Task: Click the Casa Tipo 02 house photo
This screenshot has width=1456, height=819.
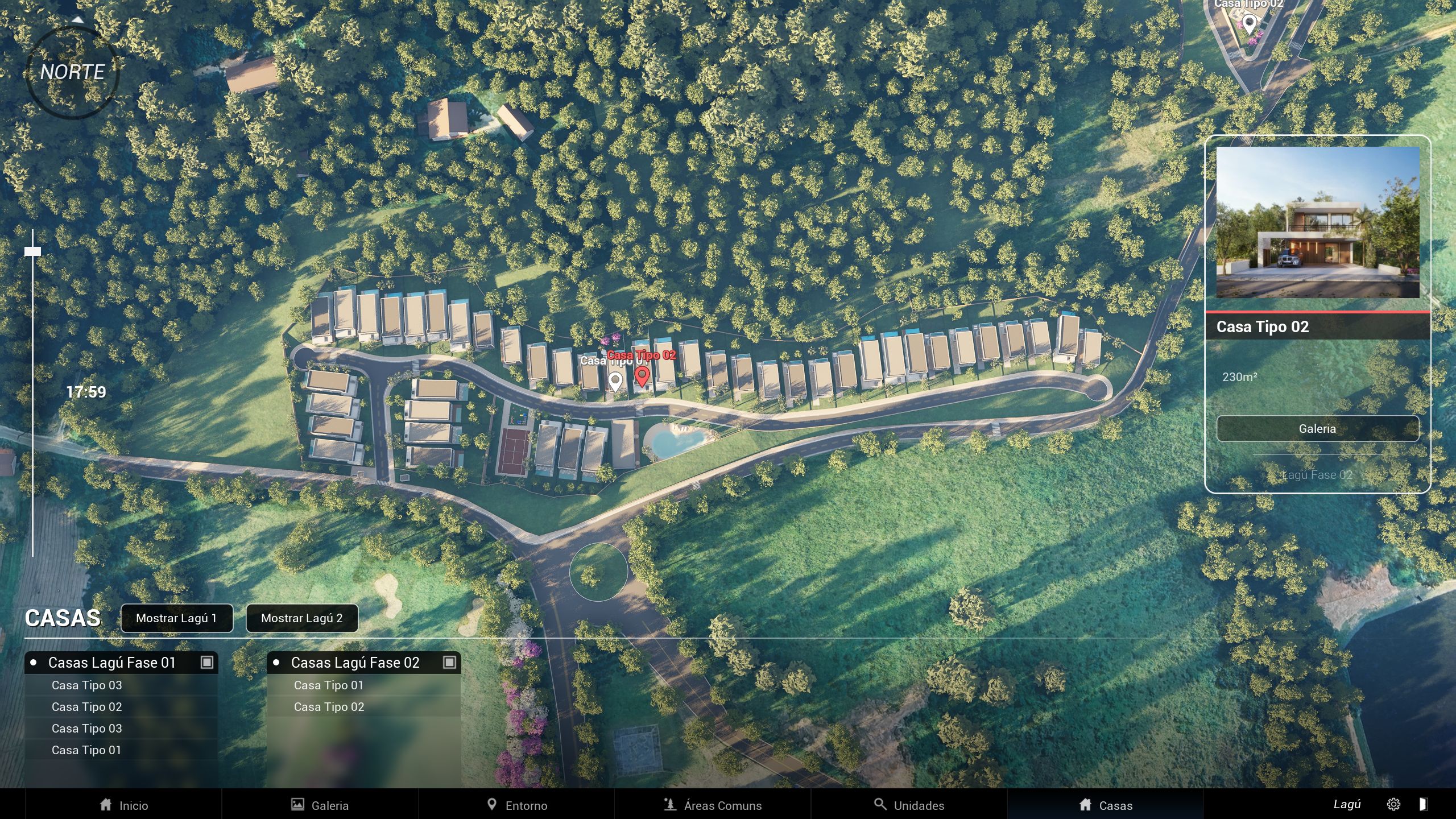Action: [x=1317, y=222]
